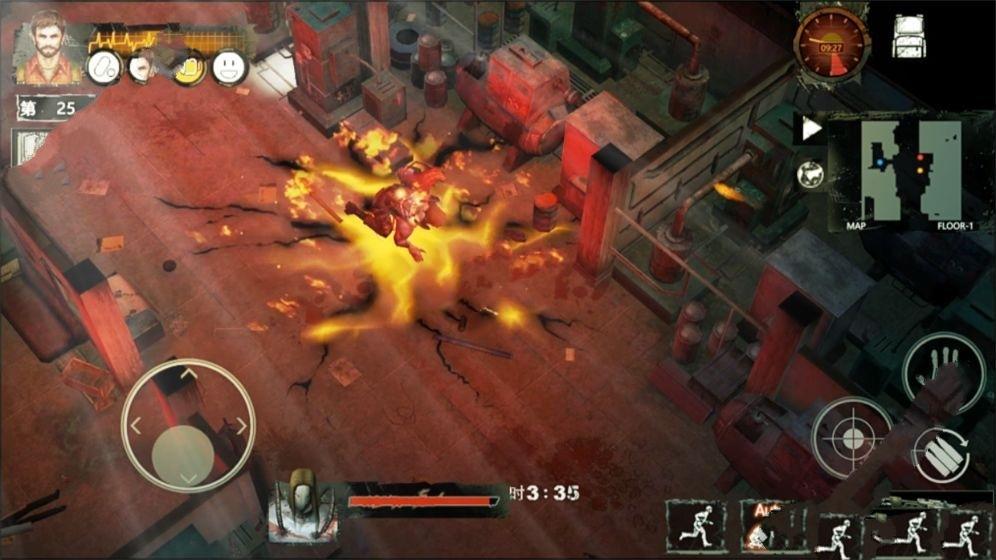Reload with the bullets button
Viewport: 996px width, 560px height.
click(x=942, y=456)
